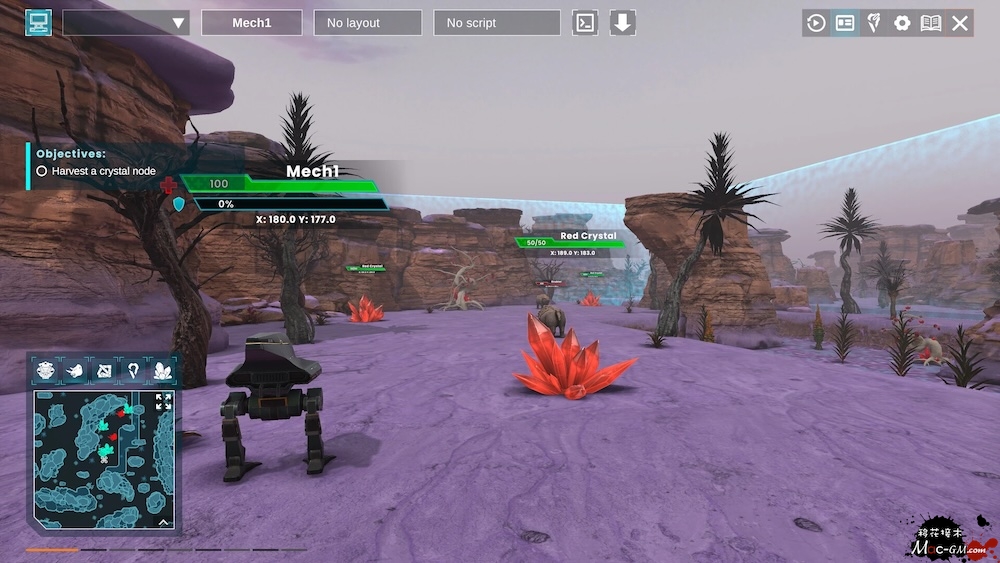1000x563 pixels.
Task: Toggle the creature-face filter above the minimap
Action: click(x=46, y=371)
